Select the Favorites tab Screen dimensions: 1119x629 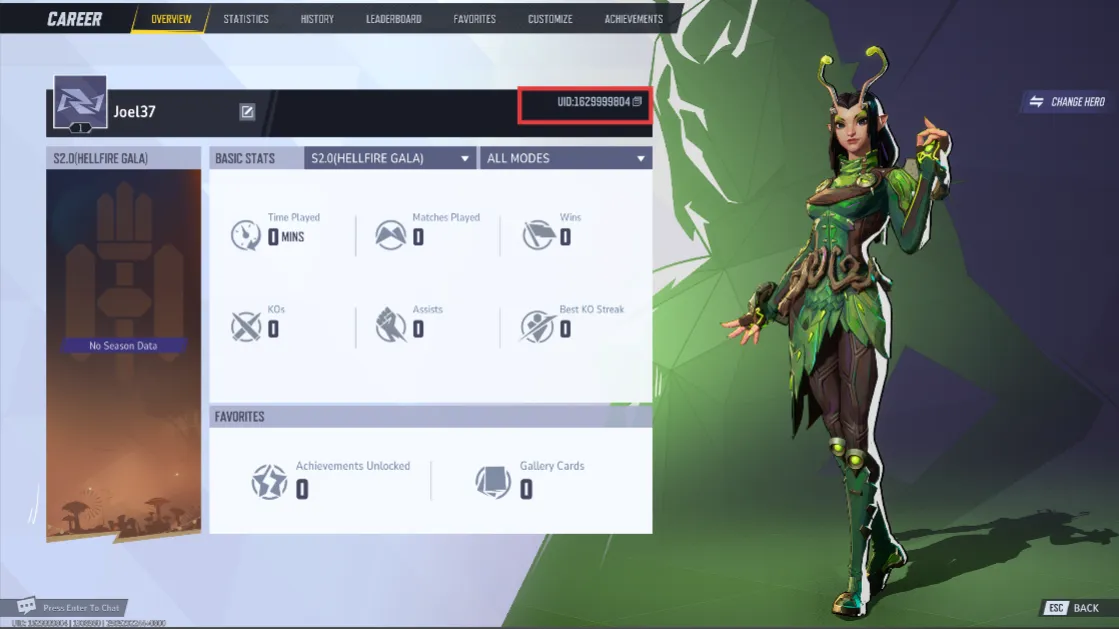(474, 19)
